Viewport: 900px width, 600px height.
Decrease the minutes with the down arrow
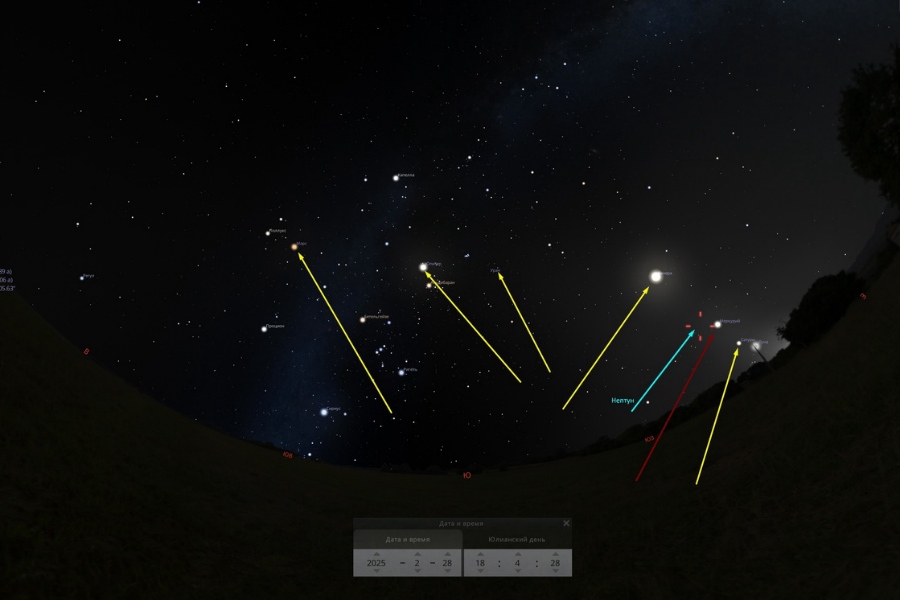(x=517, y=573)
